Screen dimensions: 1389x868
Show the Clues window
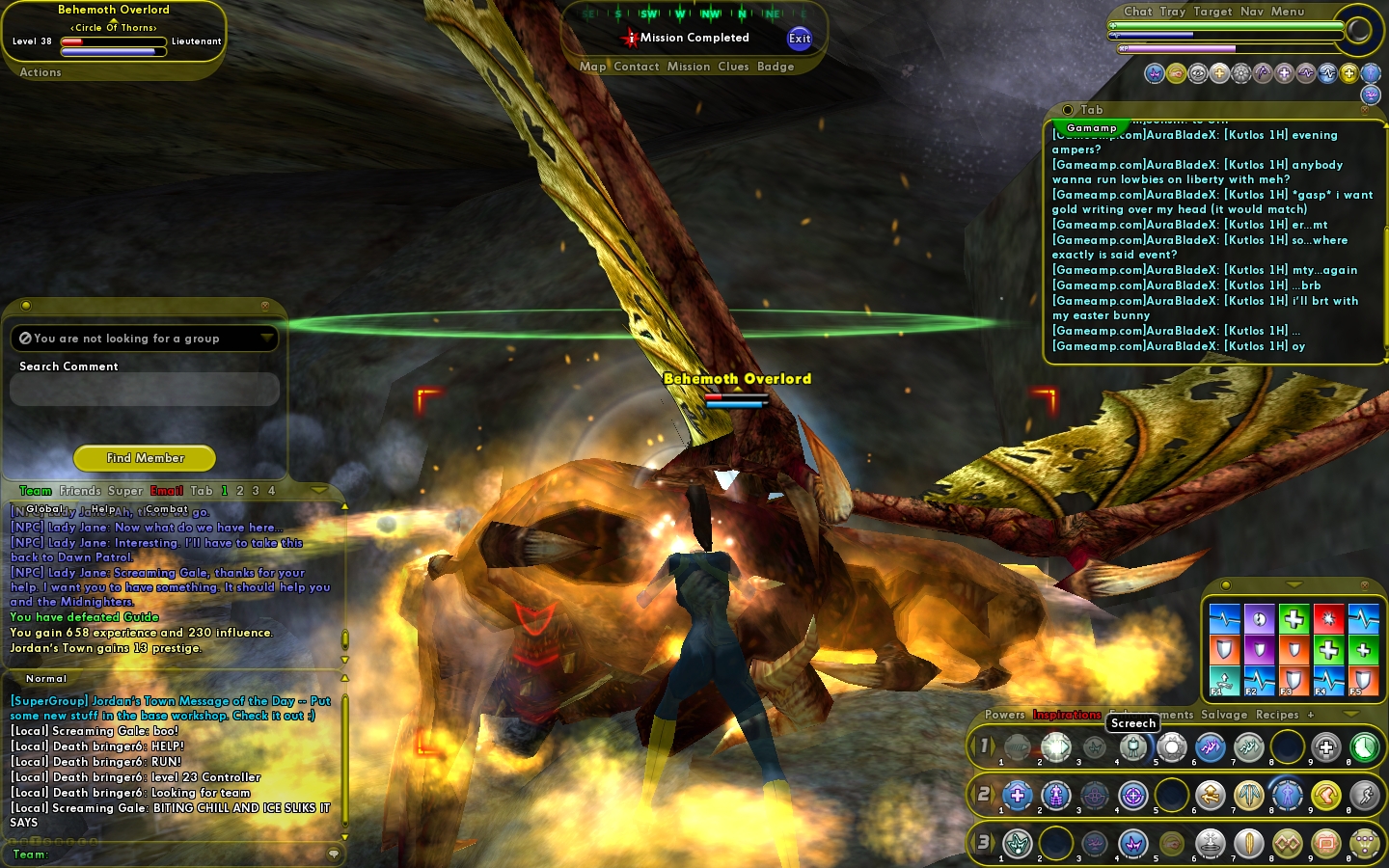(733, 67)
